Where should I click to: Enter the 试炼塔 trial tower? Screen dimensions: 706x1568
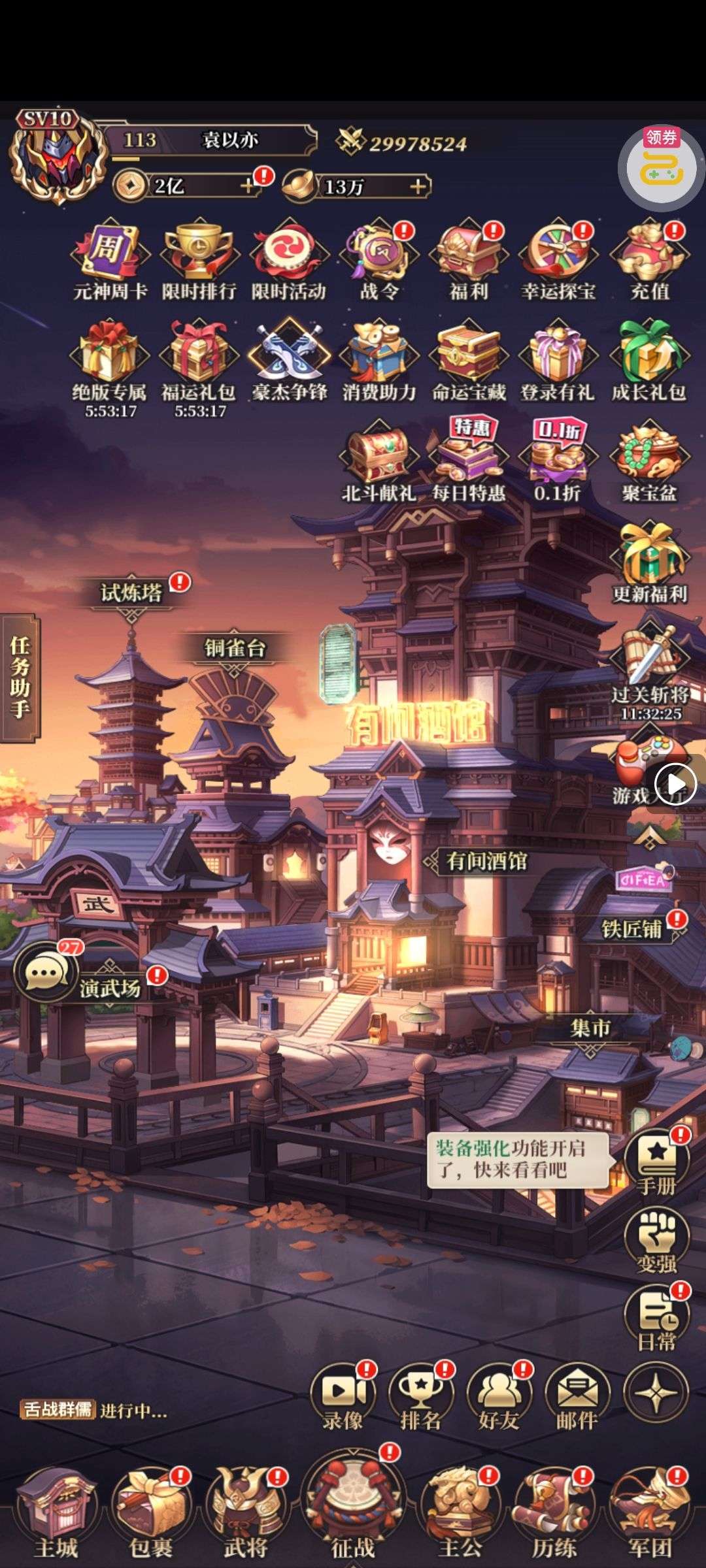click(x=131, y=593)
